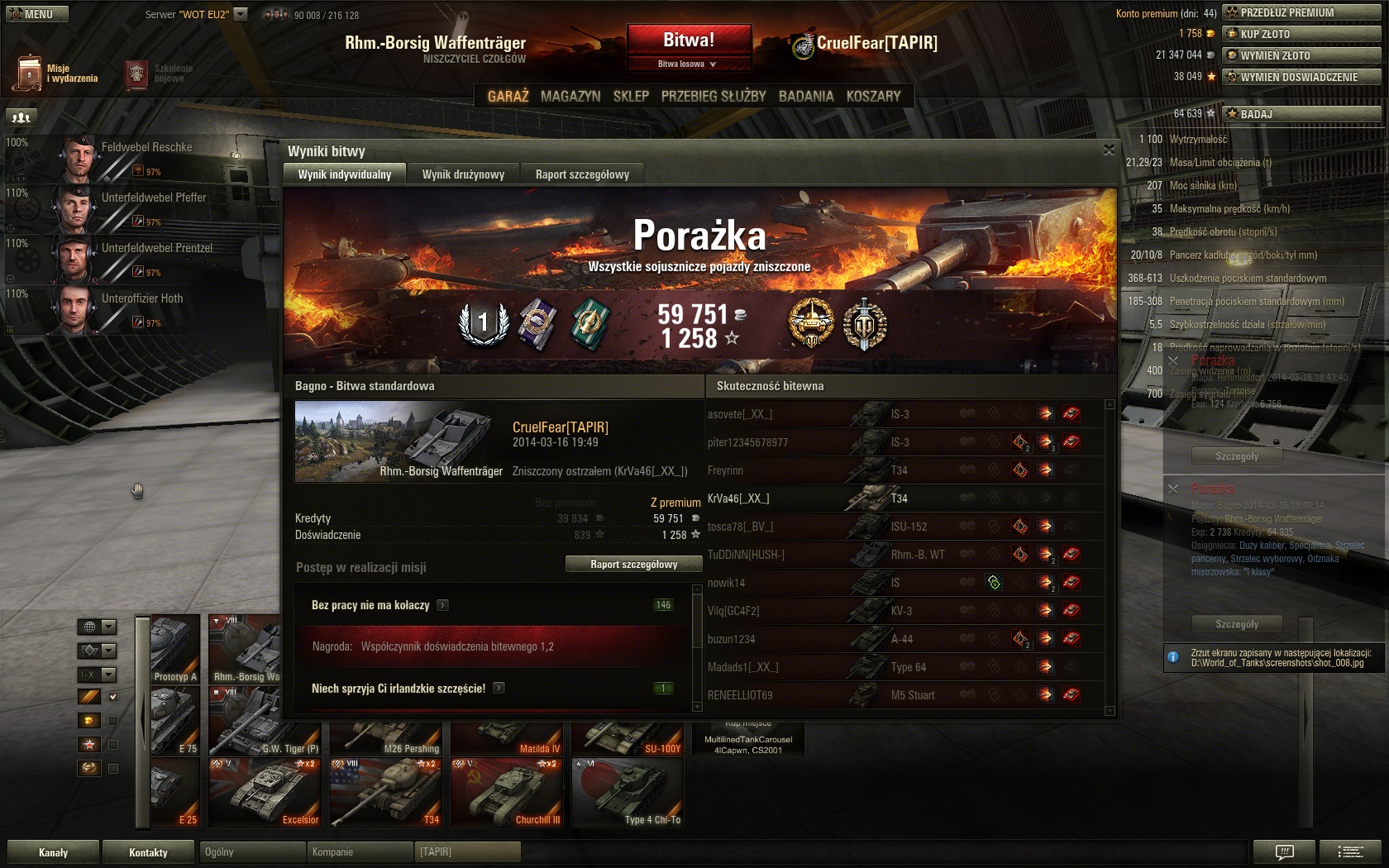Select the Churchill III tank
Image resolution: width=1389 pixels, height=868 pixels.
[507, 793]
